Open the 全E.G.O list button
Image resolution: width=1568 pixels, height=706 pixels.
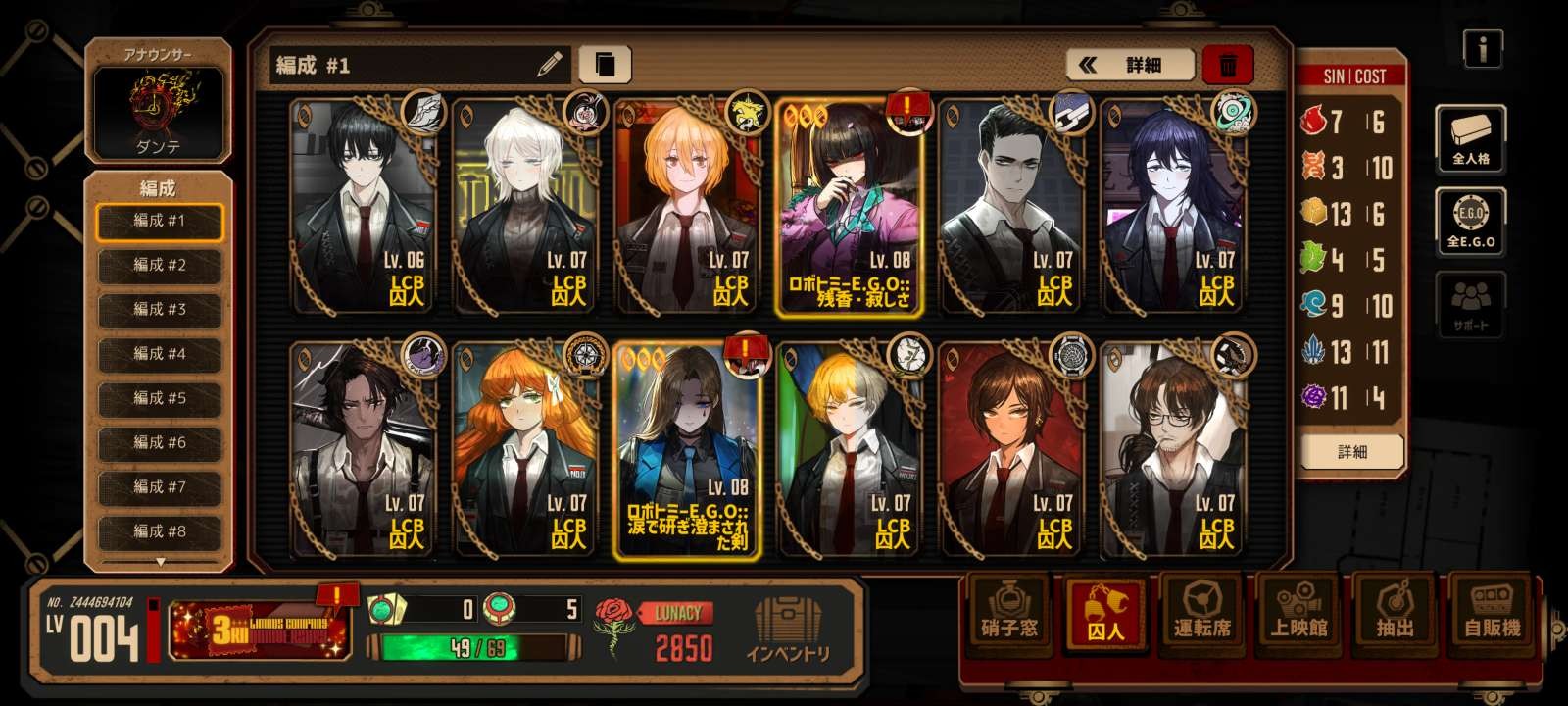click(x=1470, y=222)
